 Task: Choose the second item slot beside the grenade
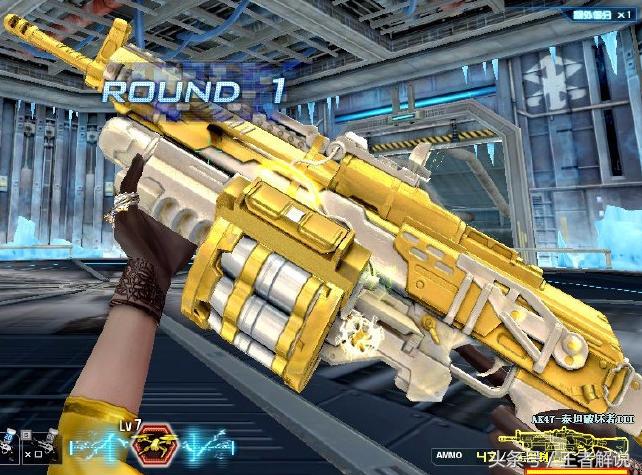[41, 447]
